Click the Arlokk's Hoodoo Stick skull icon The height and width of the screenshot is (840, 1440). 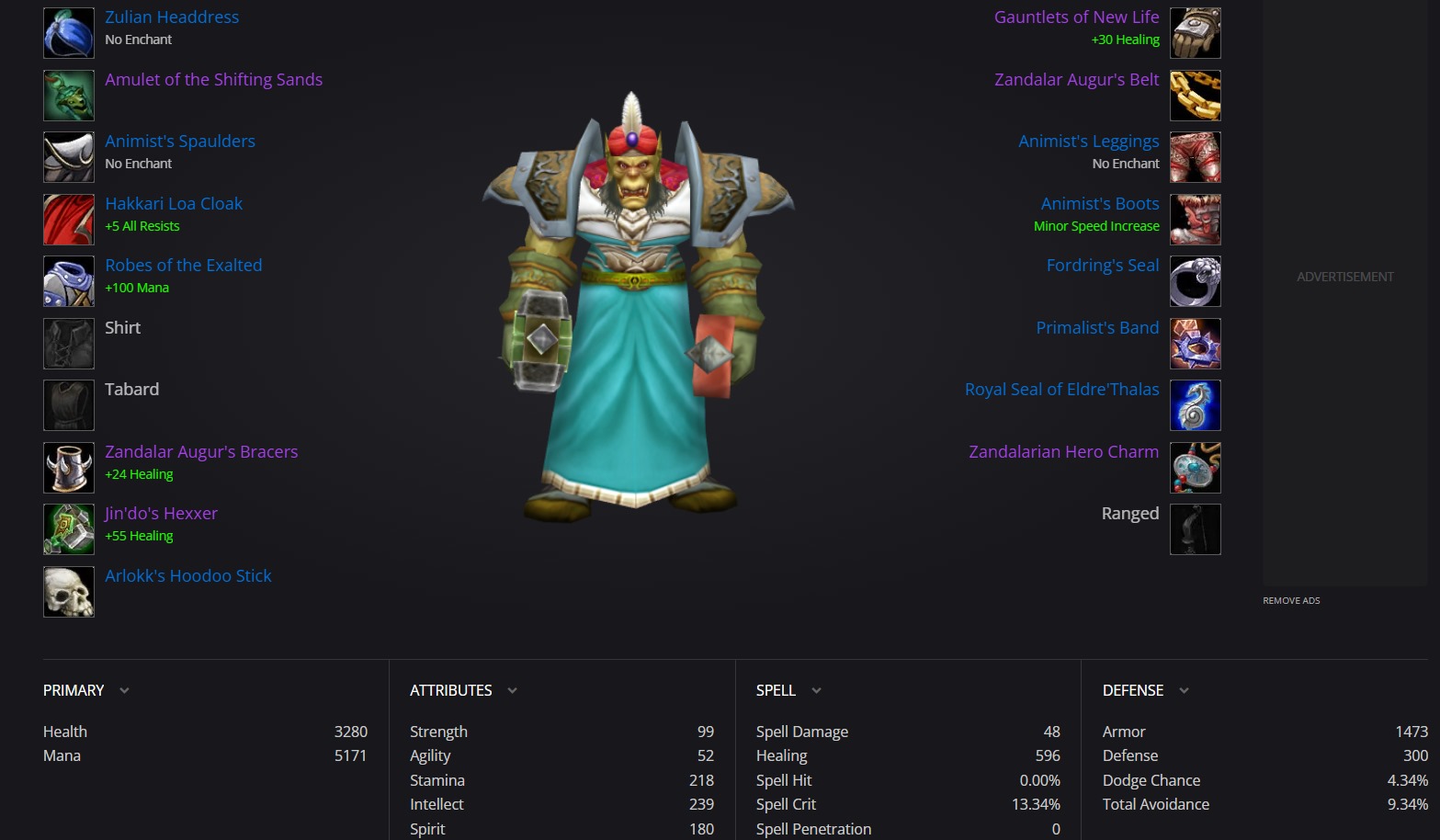69,592
